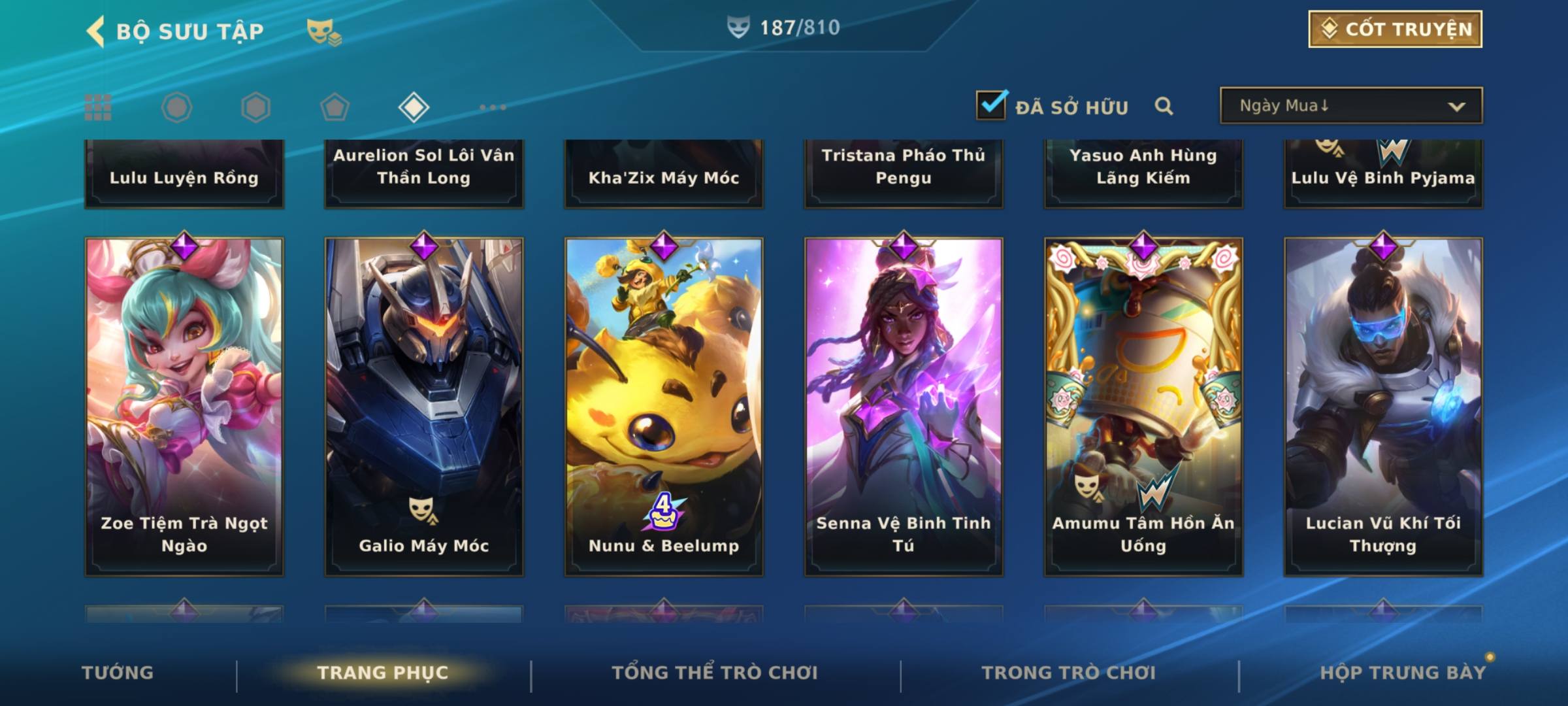Image resolution: width=1568 pixels, height=706 pixels.
Task: Toggle the Đã Sở Hữu checkbox
Action: [991, 105]
